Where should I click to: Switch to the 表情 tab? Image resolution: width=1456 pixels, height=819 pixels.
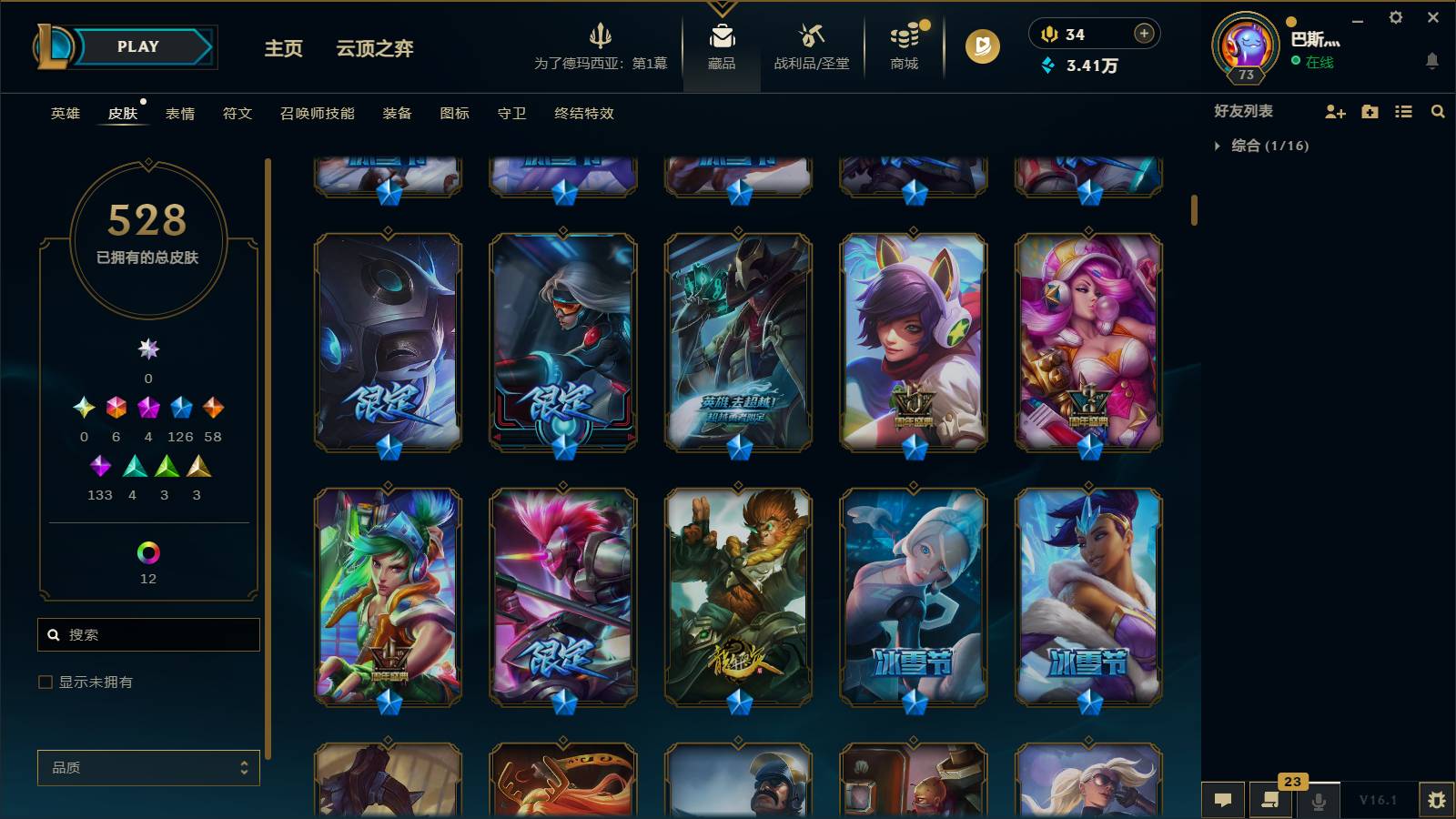point(182,114)
